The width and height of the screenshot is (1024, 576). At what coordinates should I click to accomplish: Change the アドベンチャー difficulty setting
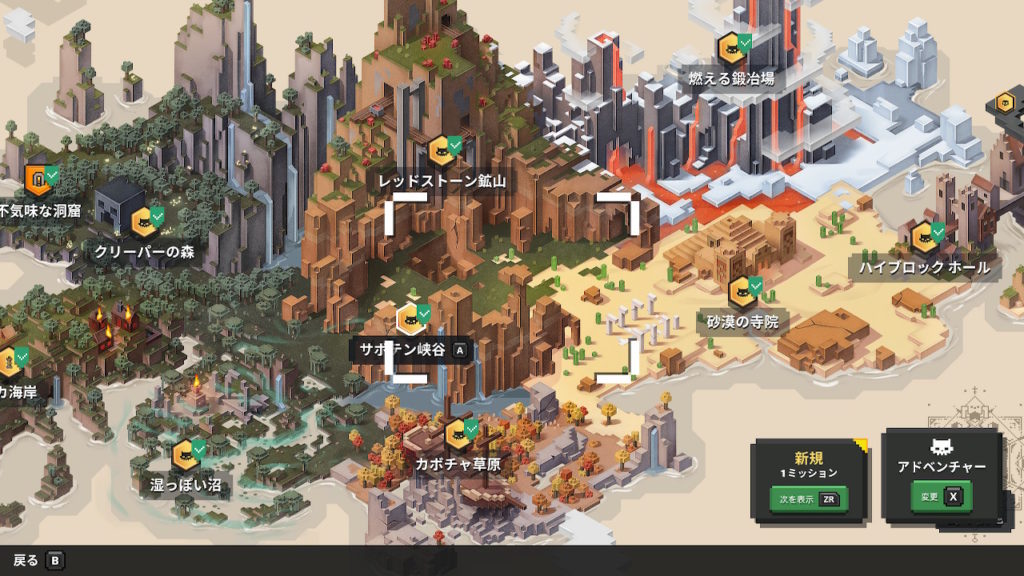tap(940, 496)
